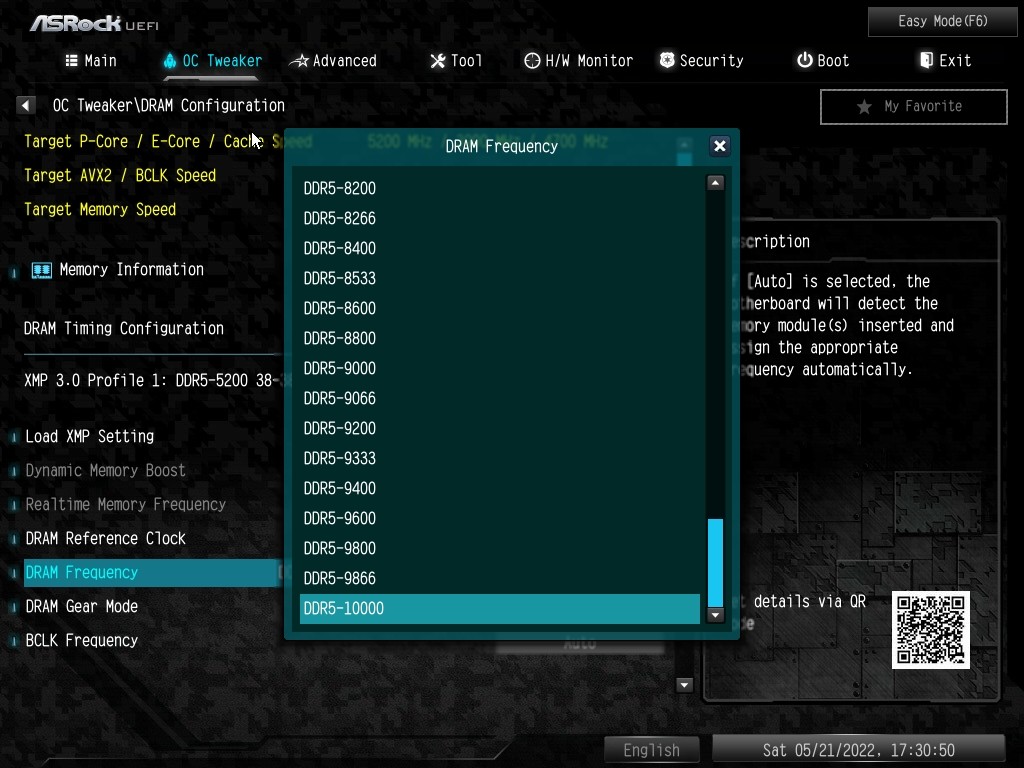Switch to the Security tab

point(701,61)
